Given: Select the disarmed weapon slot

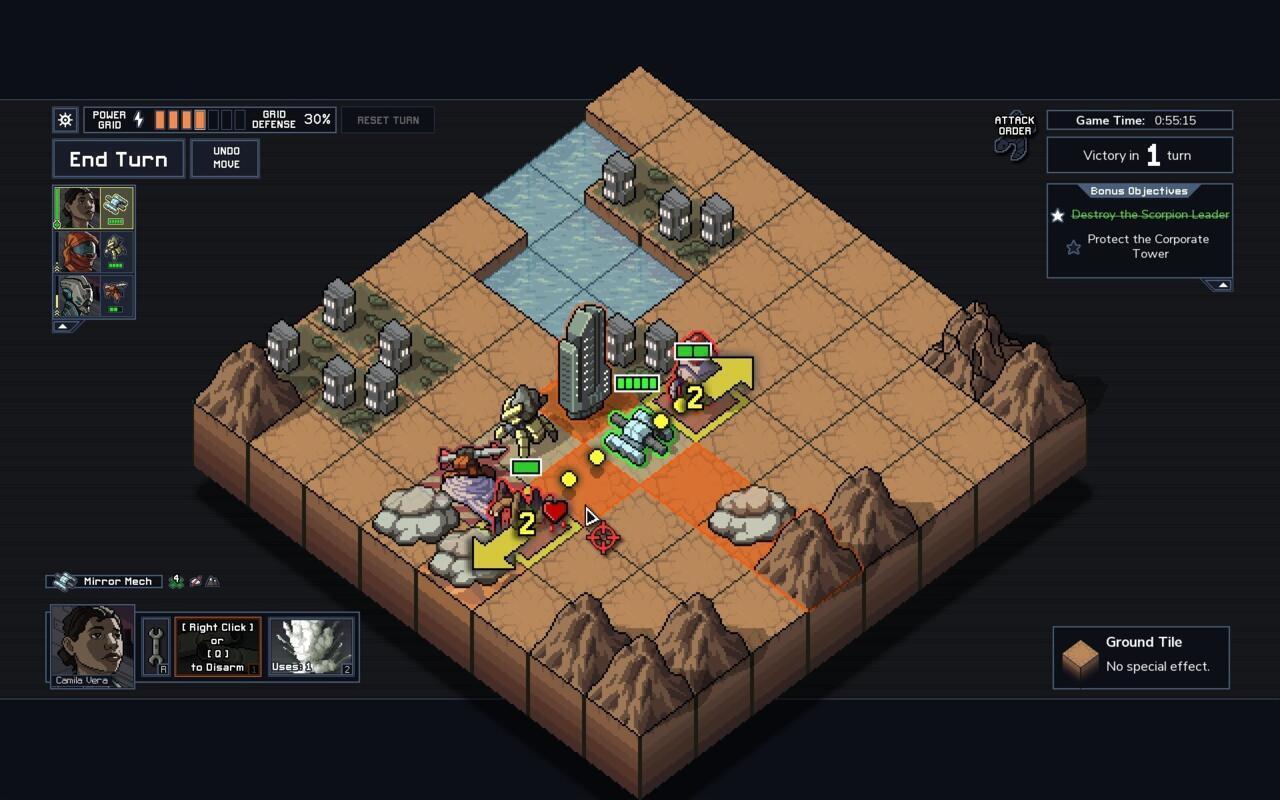Looking at the screenshot, I should point(217,645).
